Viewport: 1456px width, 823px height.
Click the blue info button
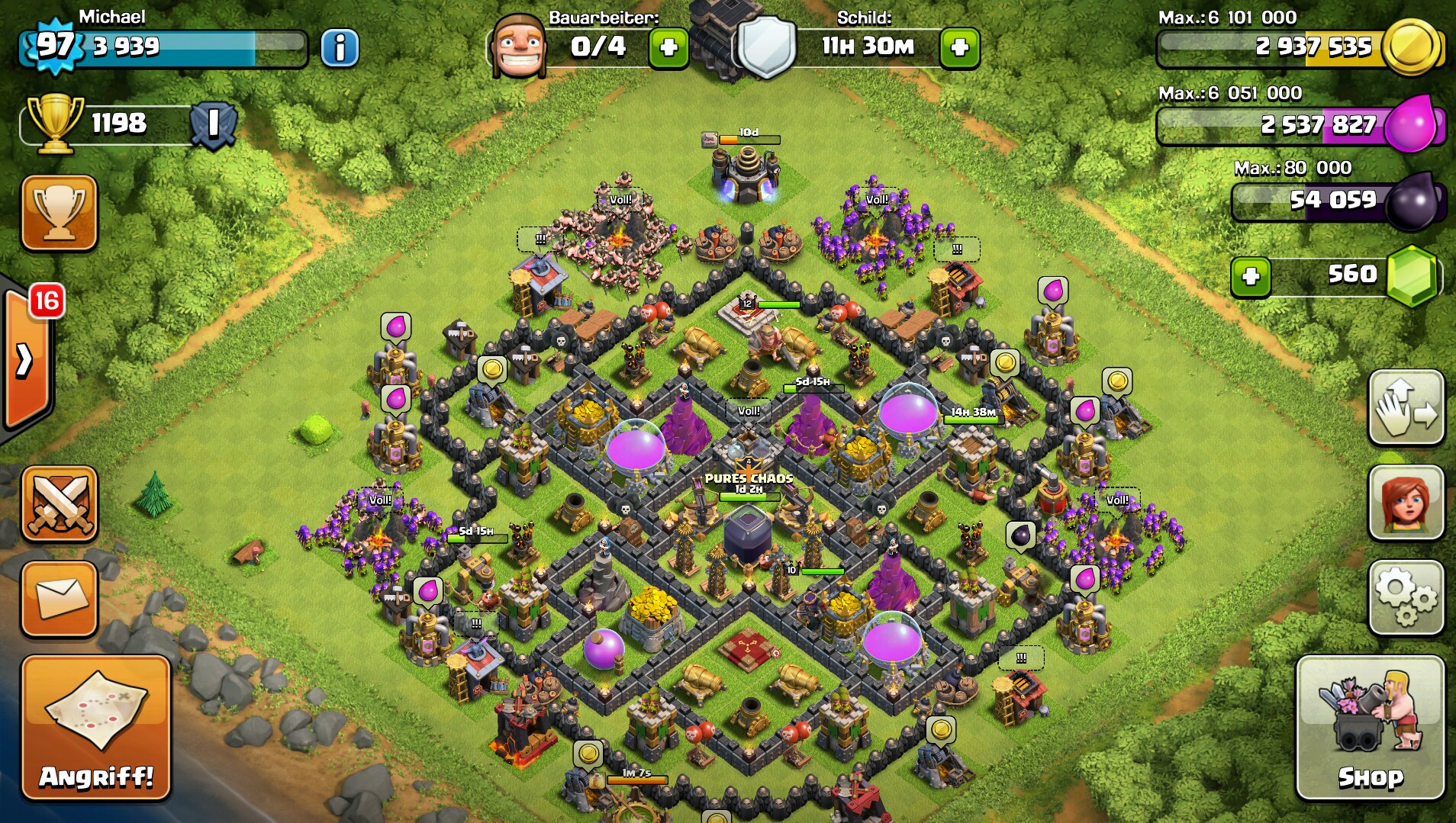tap(340, 48)
